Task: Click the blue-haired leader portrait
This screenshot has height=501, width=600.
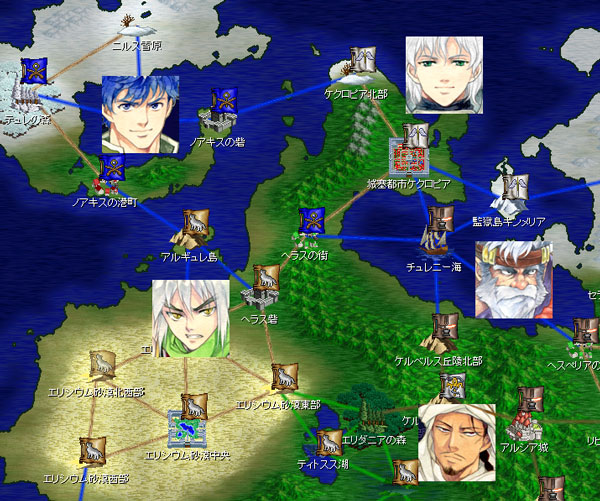Action: click(140, 113)
